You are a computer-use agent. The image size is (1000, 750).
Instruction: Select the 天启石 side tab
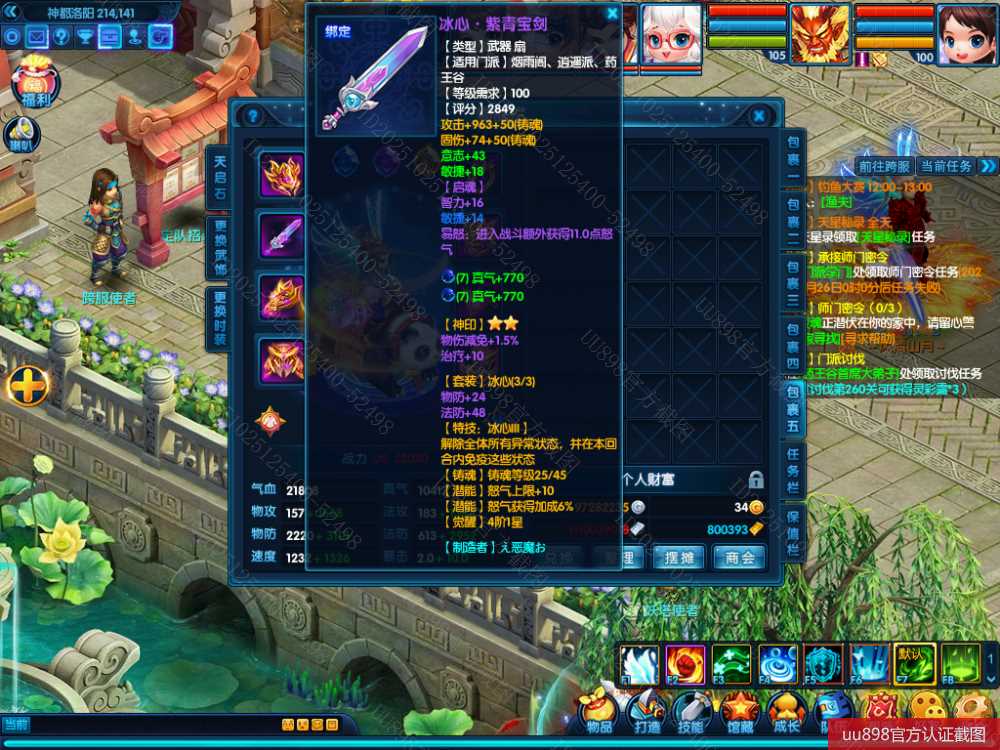(x=220, y=178)
